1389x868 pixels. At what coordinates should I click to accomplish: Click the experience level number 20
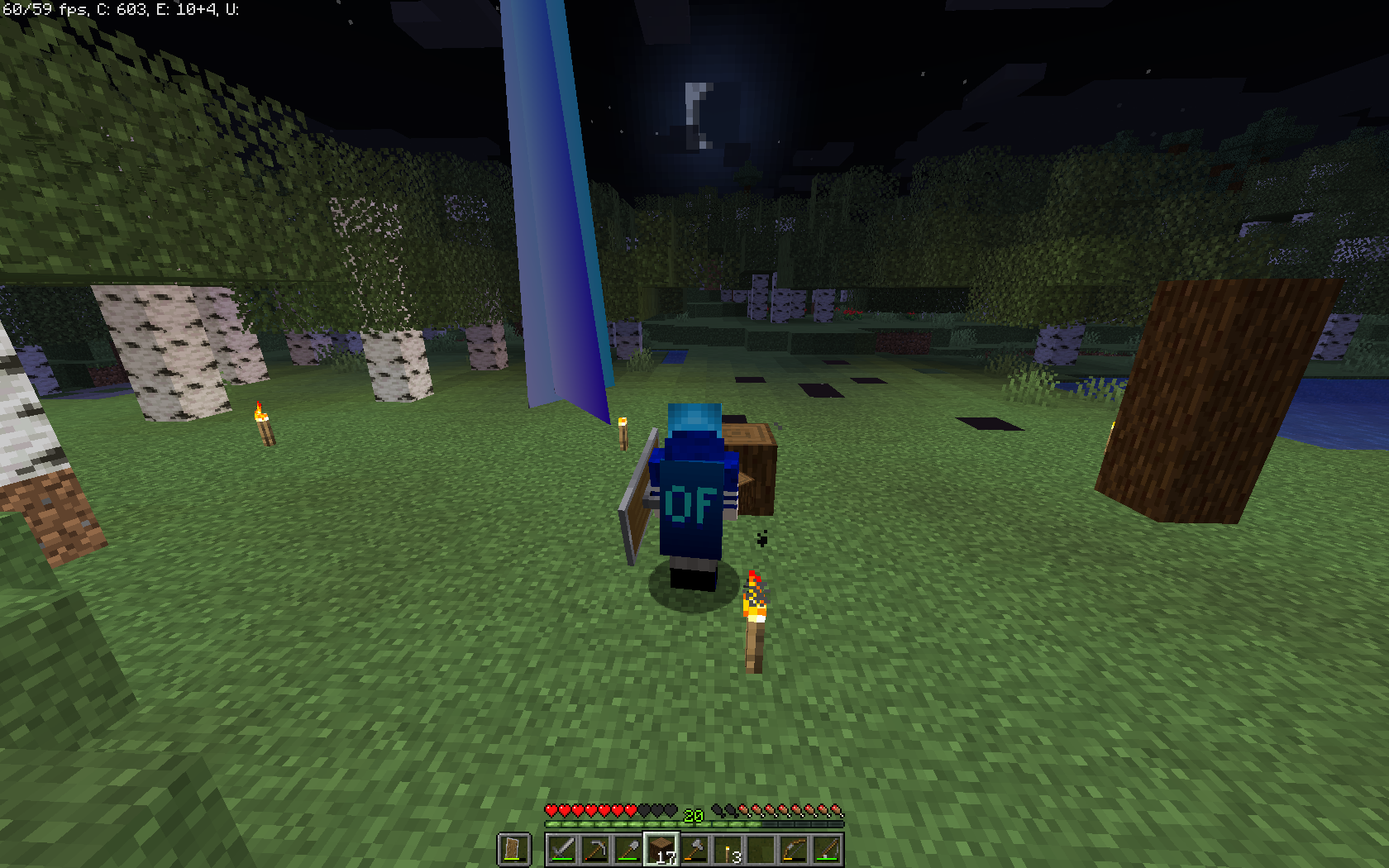coord(693,817)
